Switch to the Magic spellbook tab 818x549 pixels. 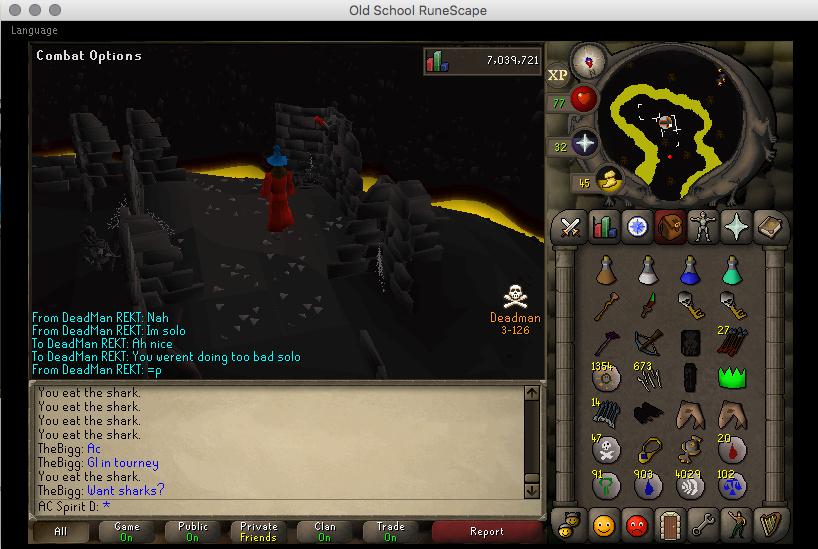coord(769,227)
